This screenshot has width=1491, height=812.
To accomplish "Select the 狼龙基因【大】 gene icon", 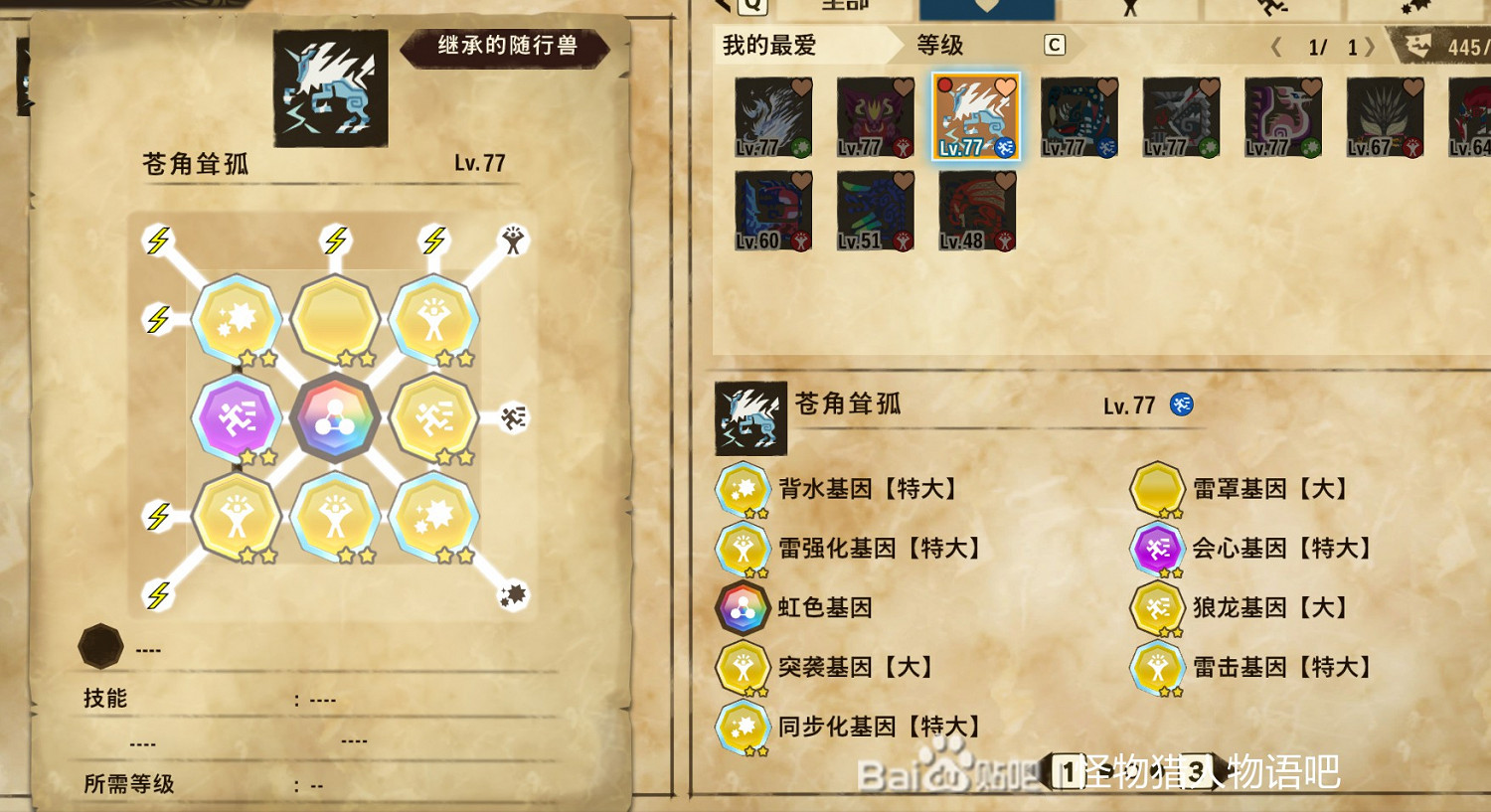I will tap(1158, 608).
